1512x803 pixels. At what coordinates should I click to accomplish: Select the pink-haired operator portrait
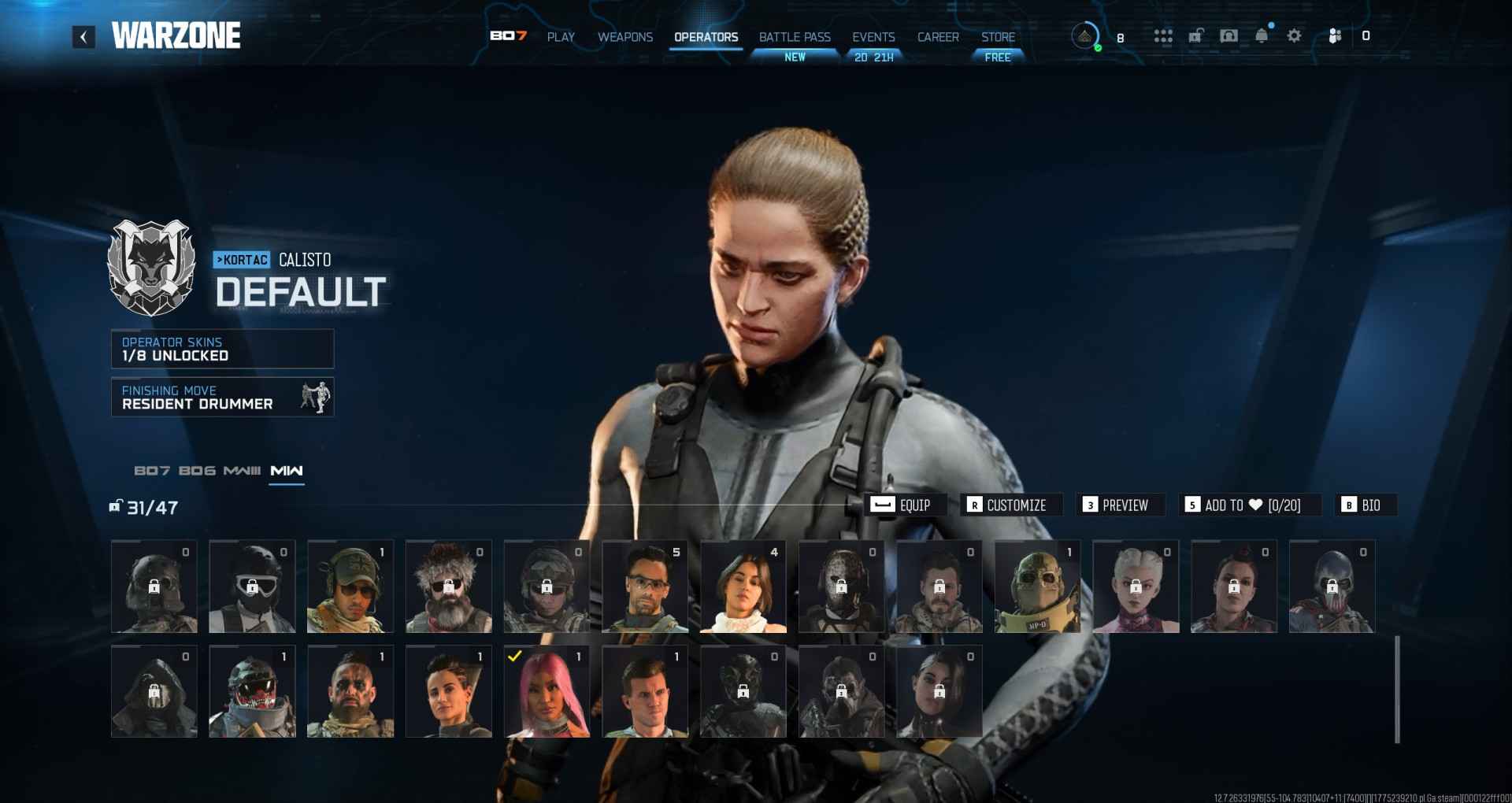(x=547, y=693)
